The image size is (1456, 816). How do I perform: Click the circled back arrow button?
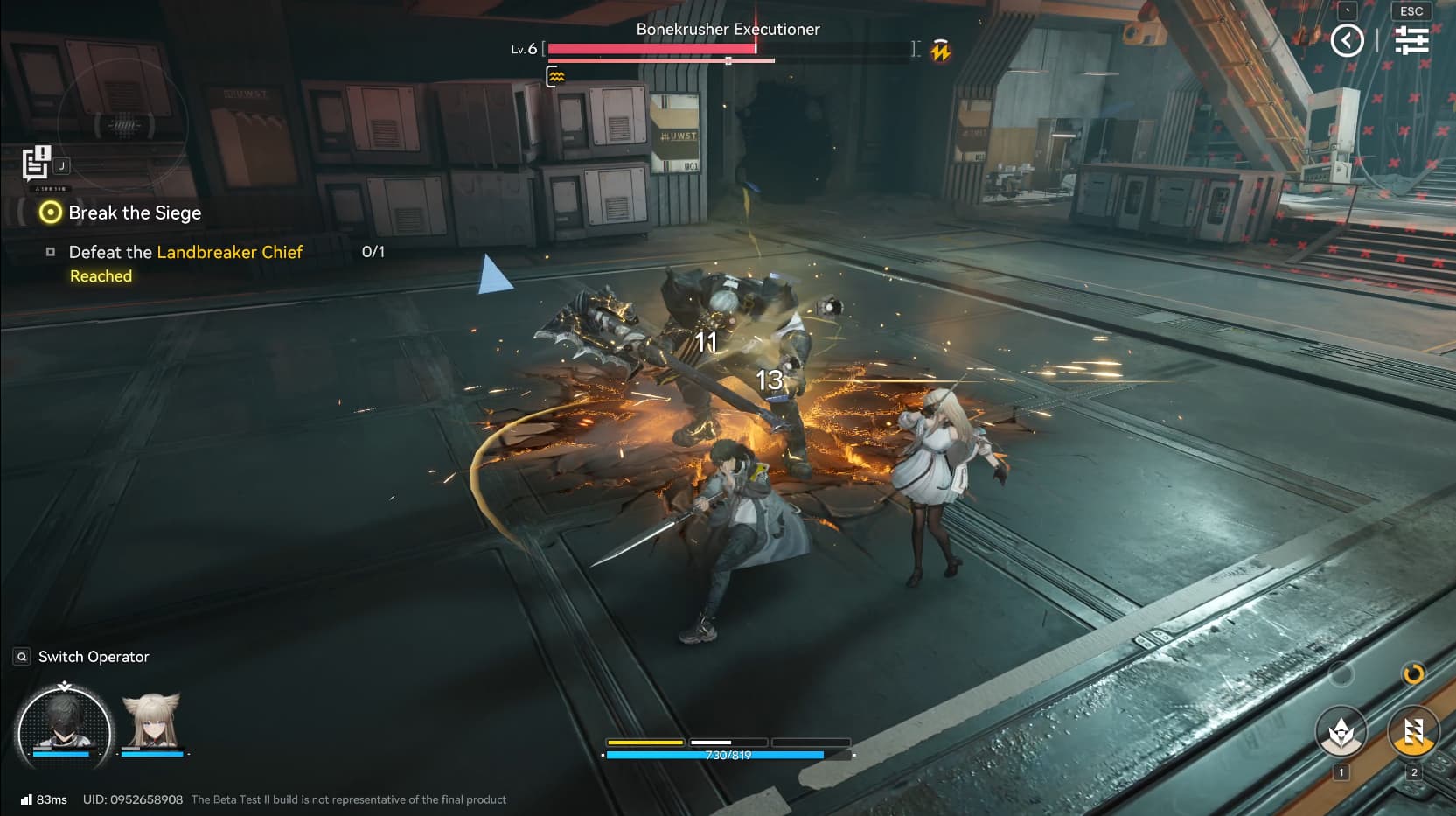click(1347, 40)
